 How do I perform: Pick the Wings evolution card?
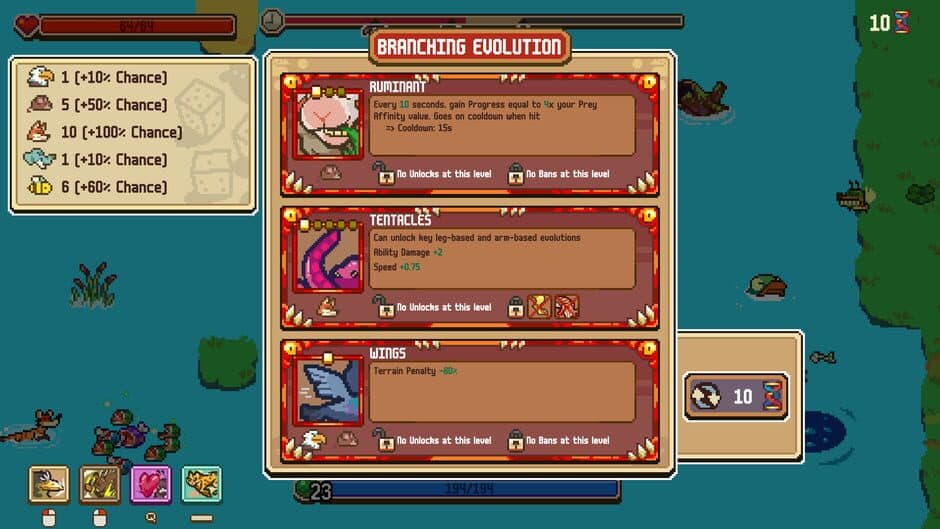tap(470, 399)
